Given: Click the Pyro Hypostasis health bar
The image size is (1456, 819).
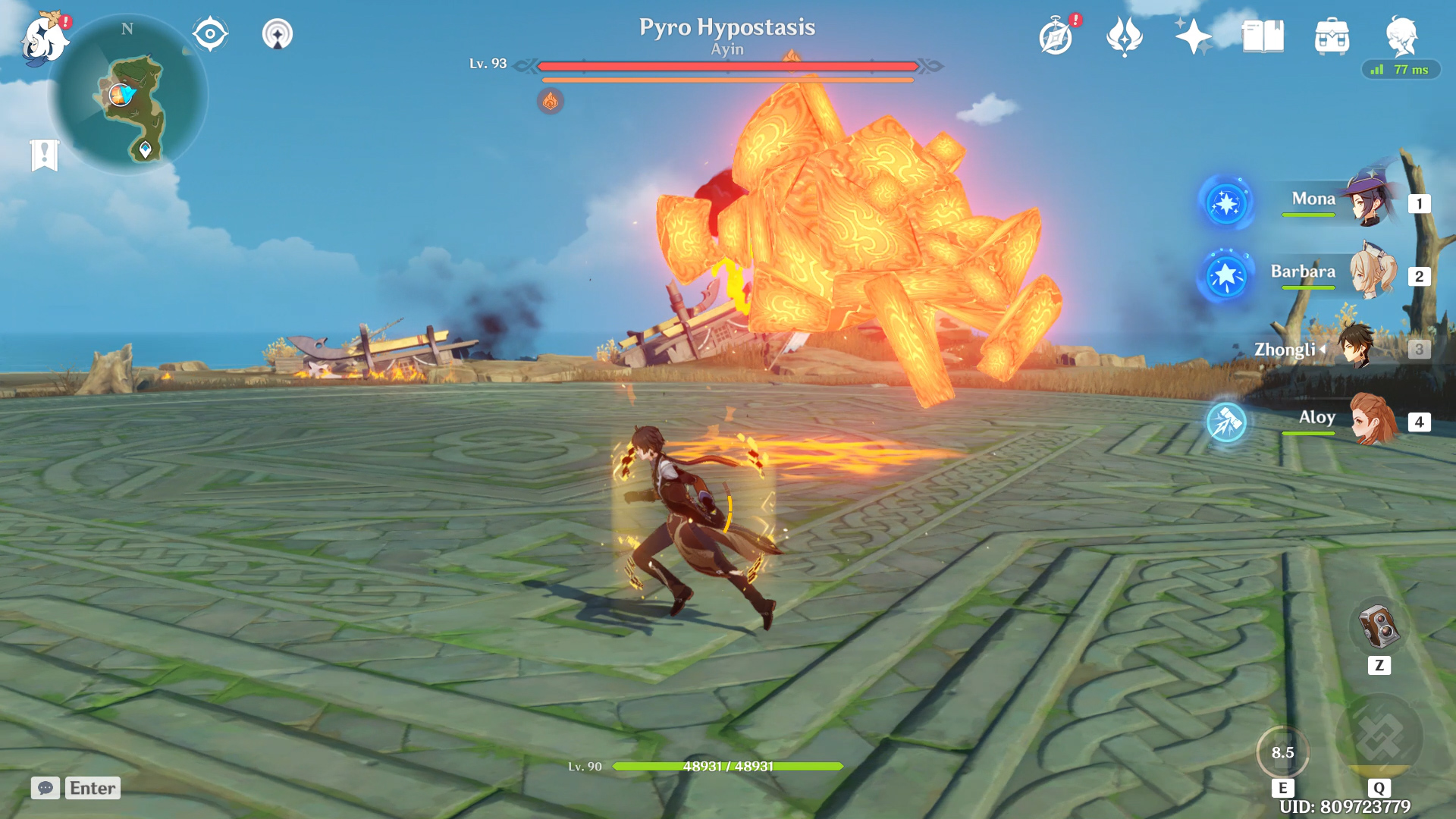Looking at the screenshot, I should pyautogui.click(x=726, y=67).
